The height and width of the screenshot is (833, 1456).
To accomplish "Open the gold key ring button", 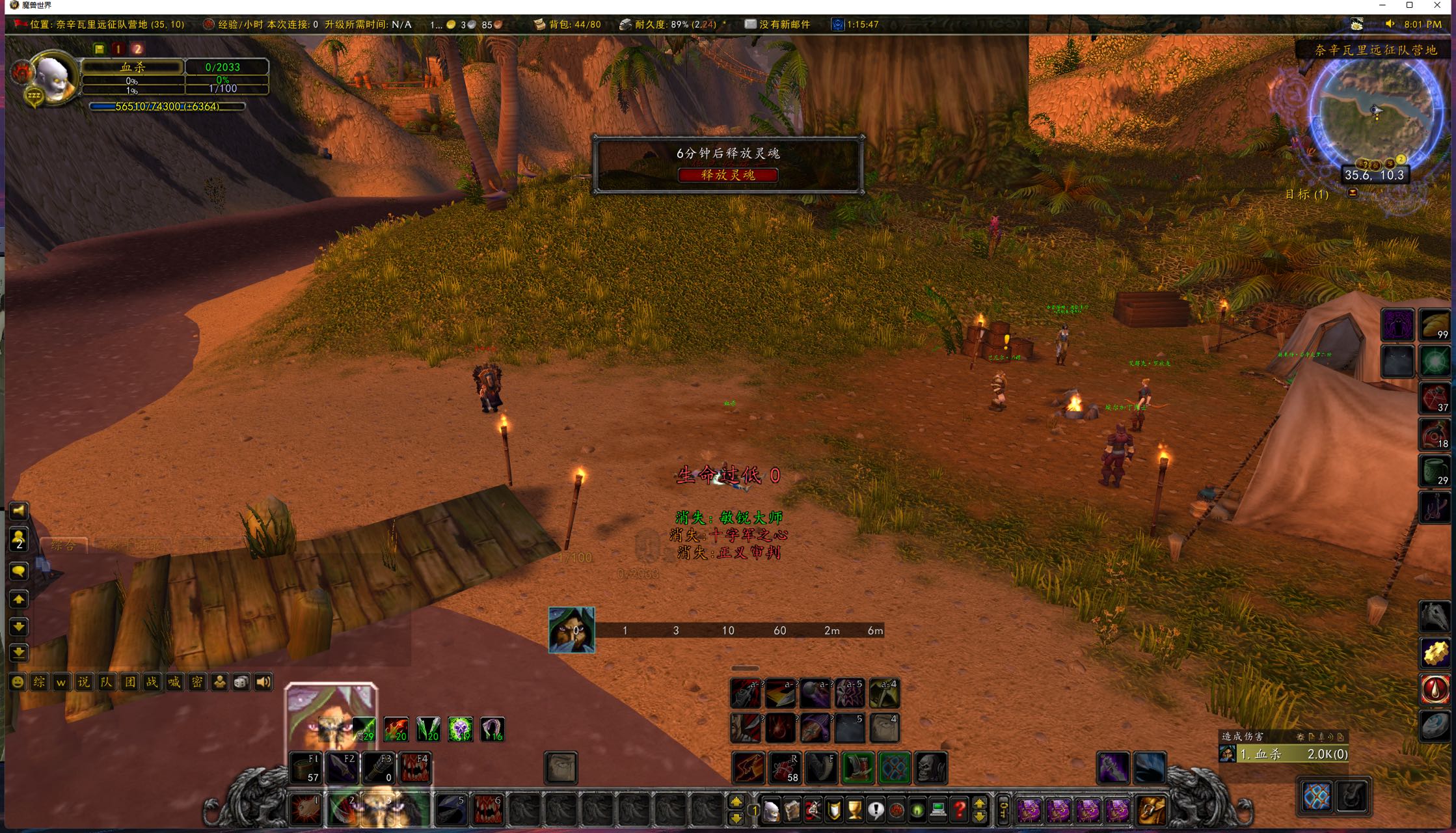I will pos(1003,810).
